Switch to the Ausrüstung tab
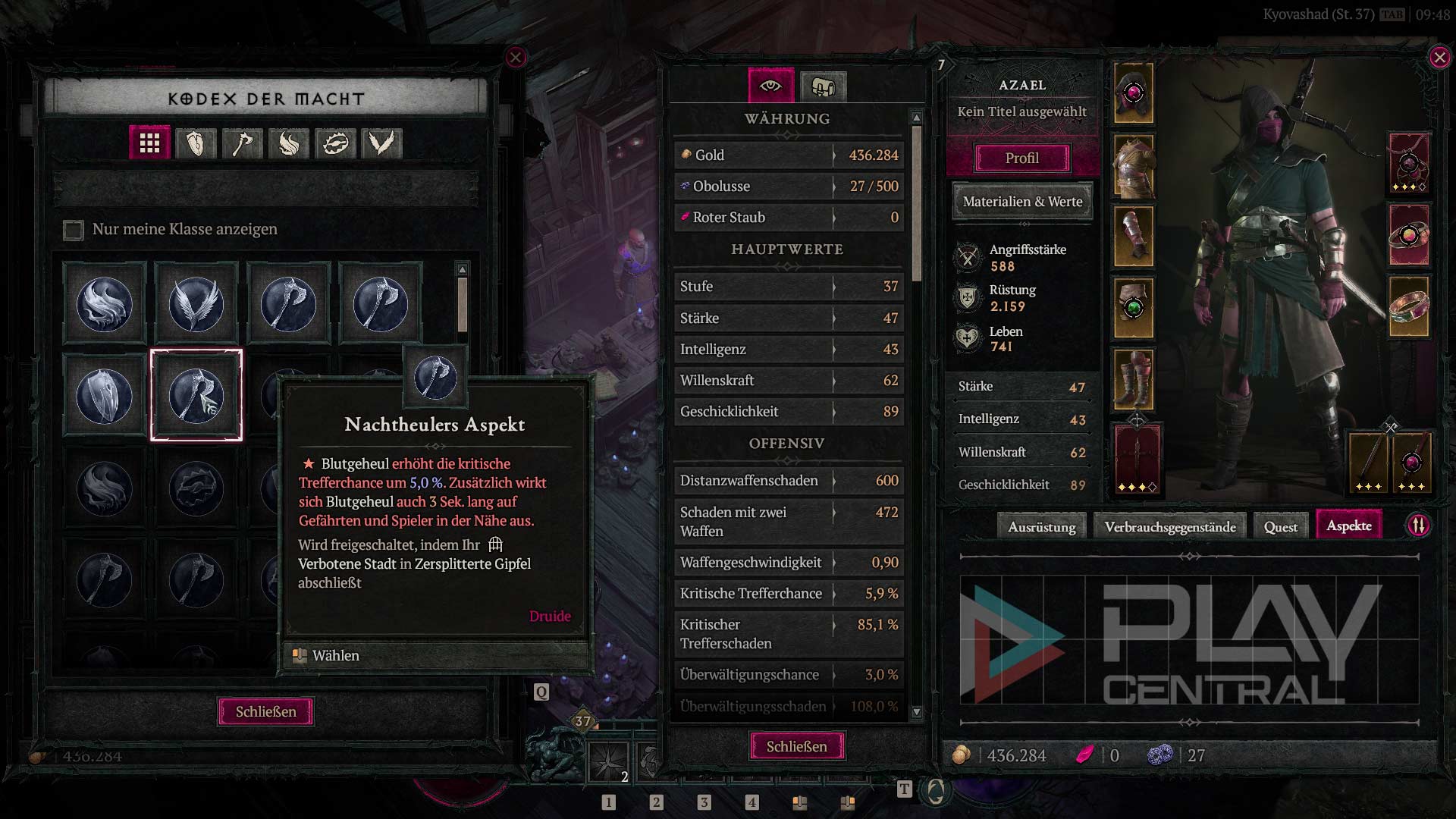Screen dimensions: 1456x819 [x=1041, y=526]
